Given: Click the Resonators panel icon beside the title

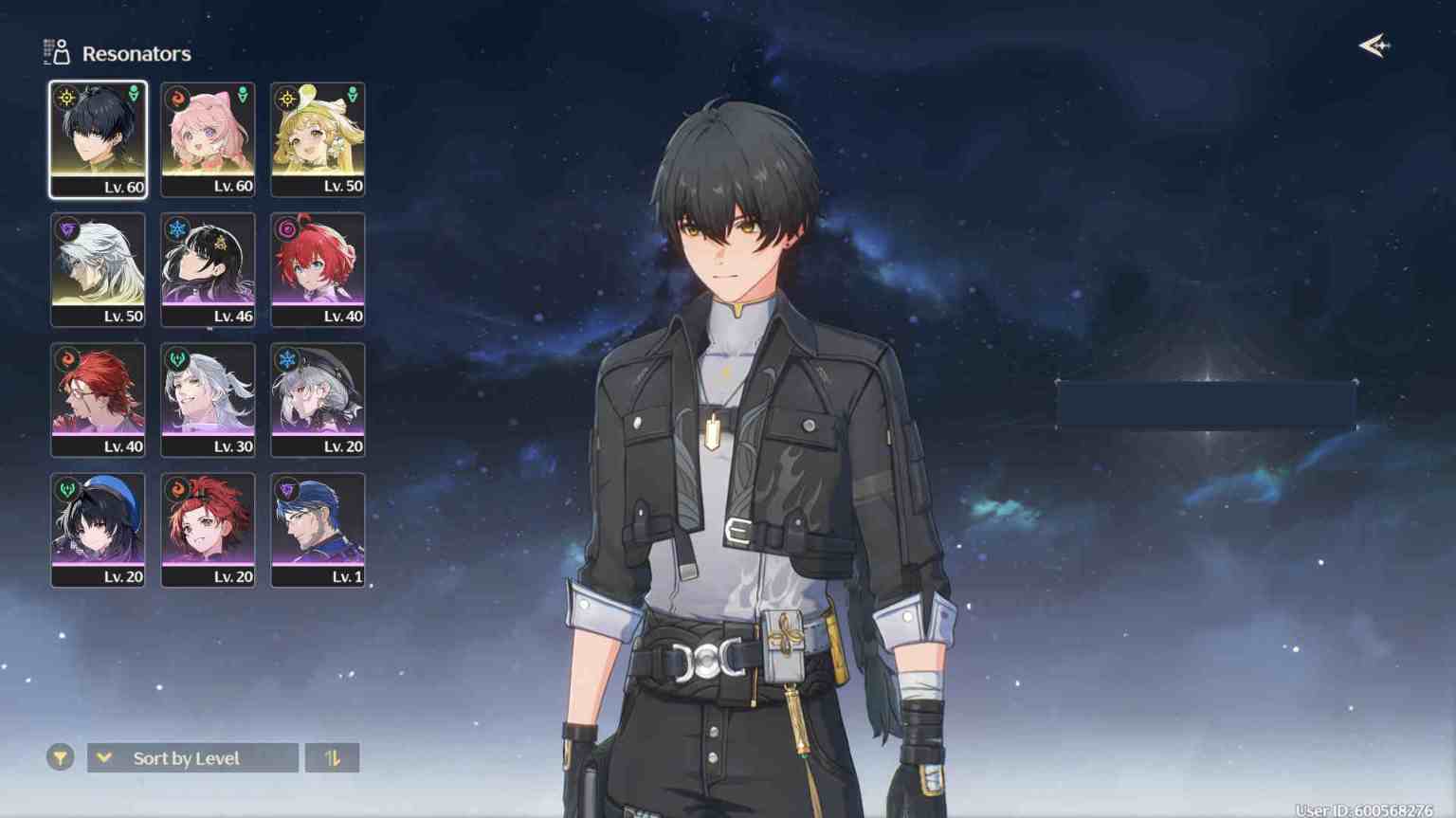Looking at the screenshot, I should coord(55,52).
